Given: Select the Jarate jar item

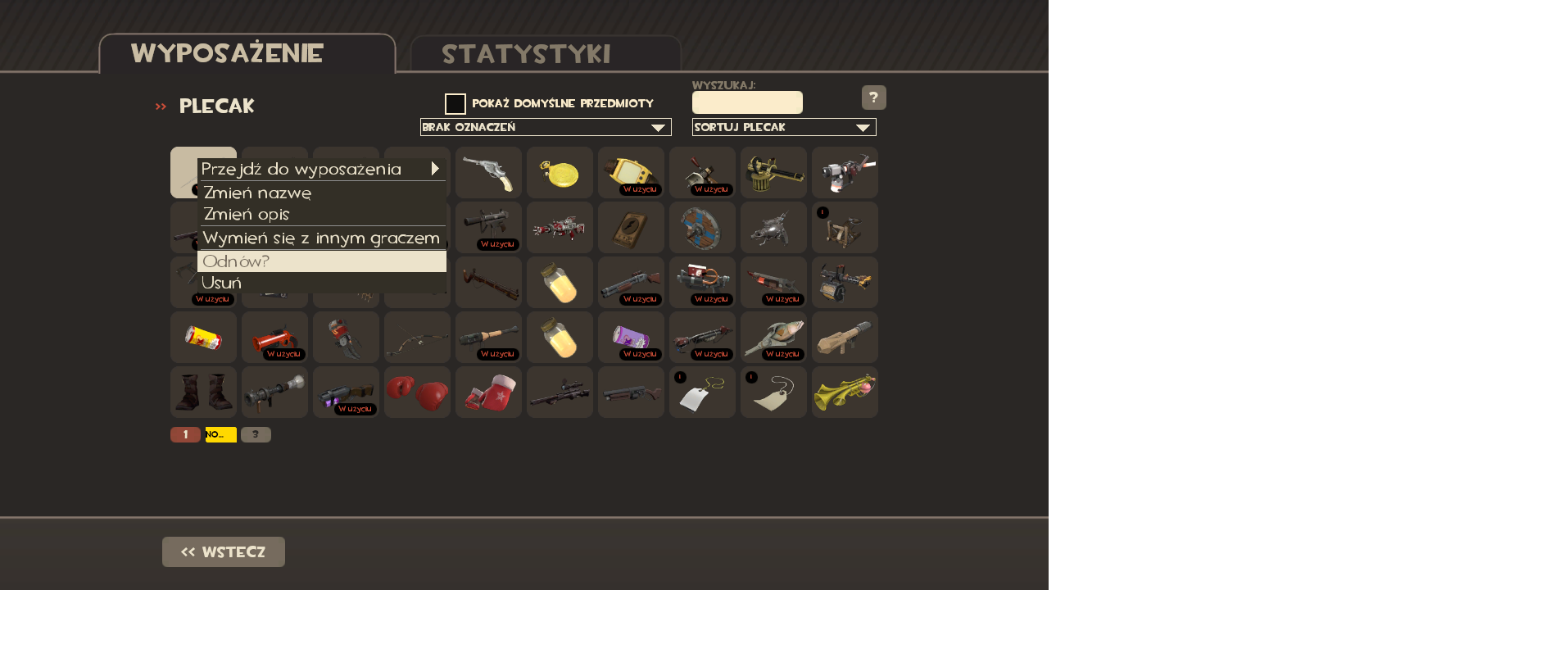Looking at the screenshot, I should click(x=560, y=282).
